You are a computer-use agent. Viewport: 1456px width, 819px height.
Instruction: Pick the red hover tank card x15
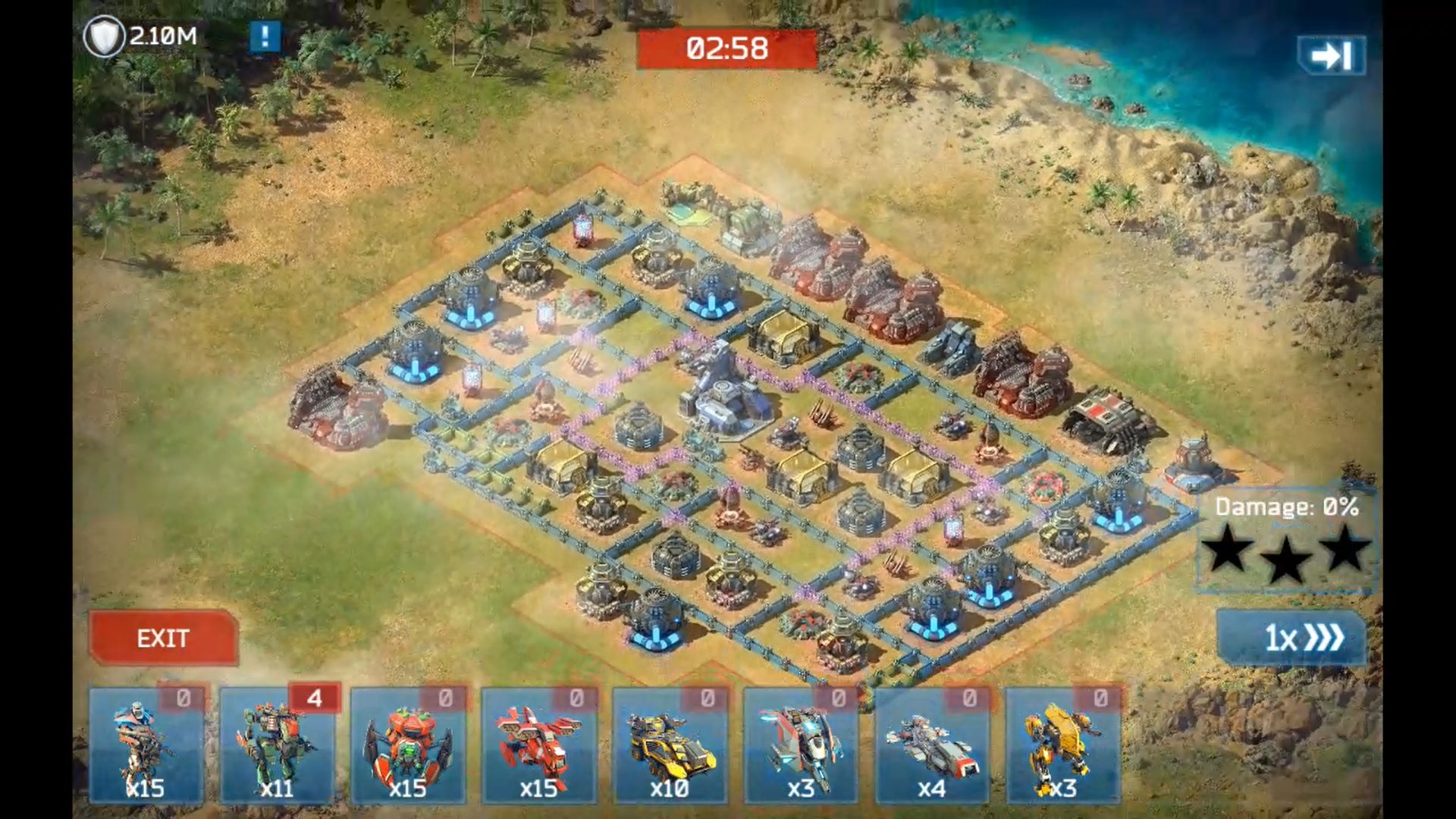pyautogui.click(x=539, y=746)
